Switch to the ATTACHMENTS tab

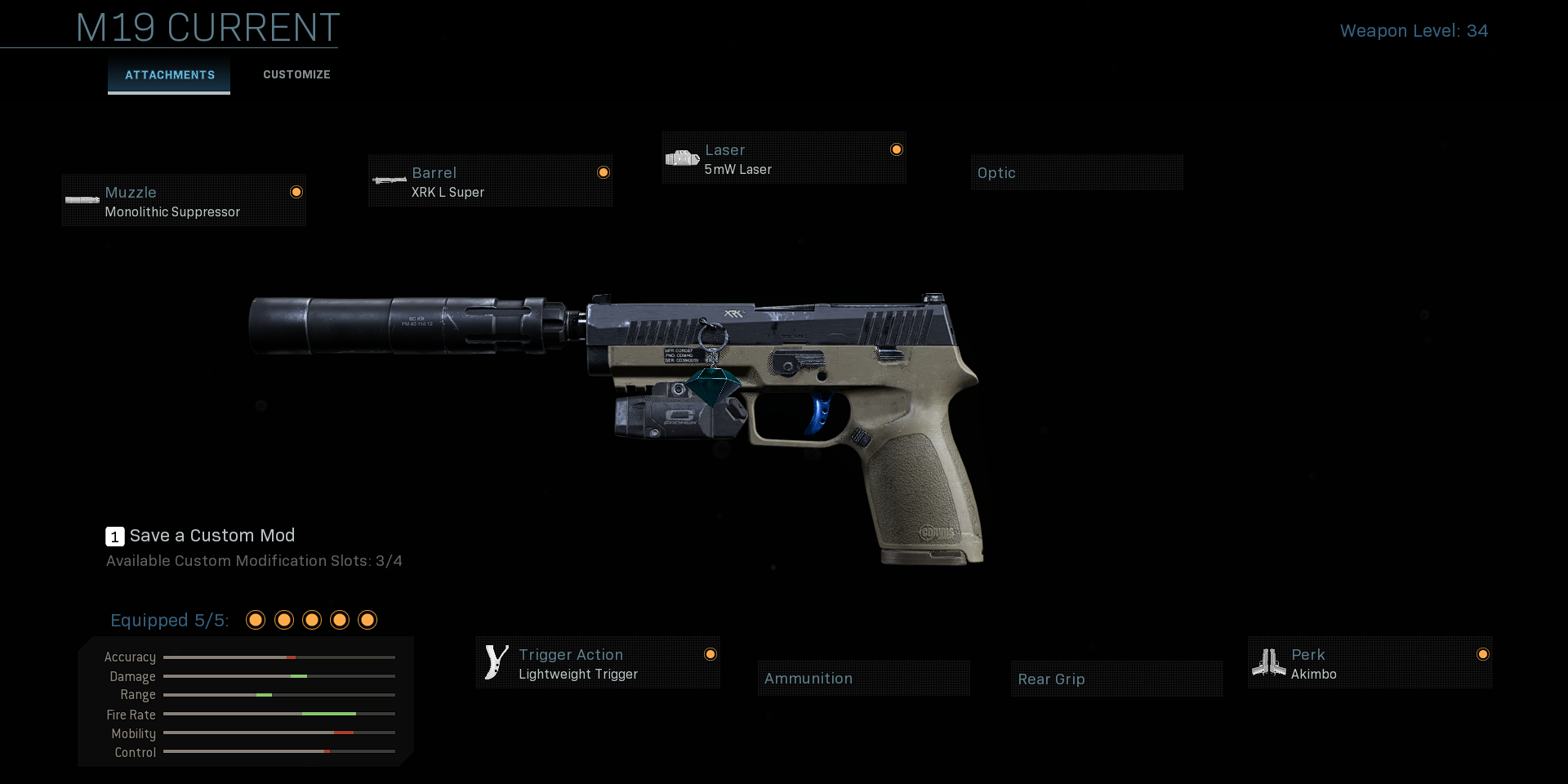[168, 75]
